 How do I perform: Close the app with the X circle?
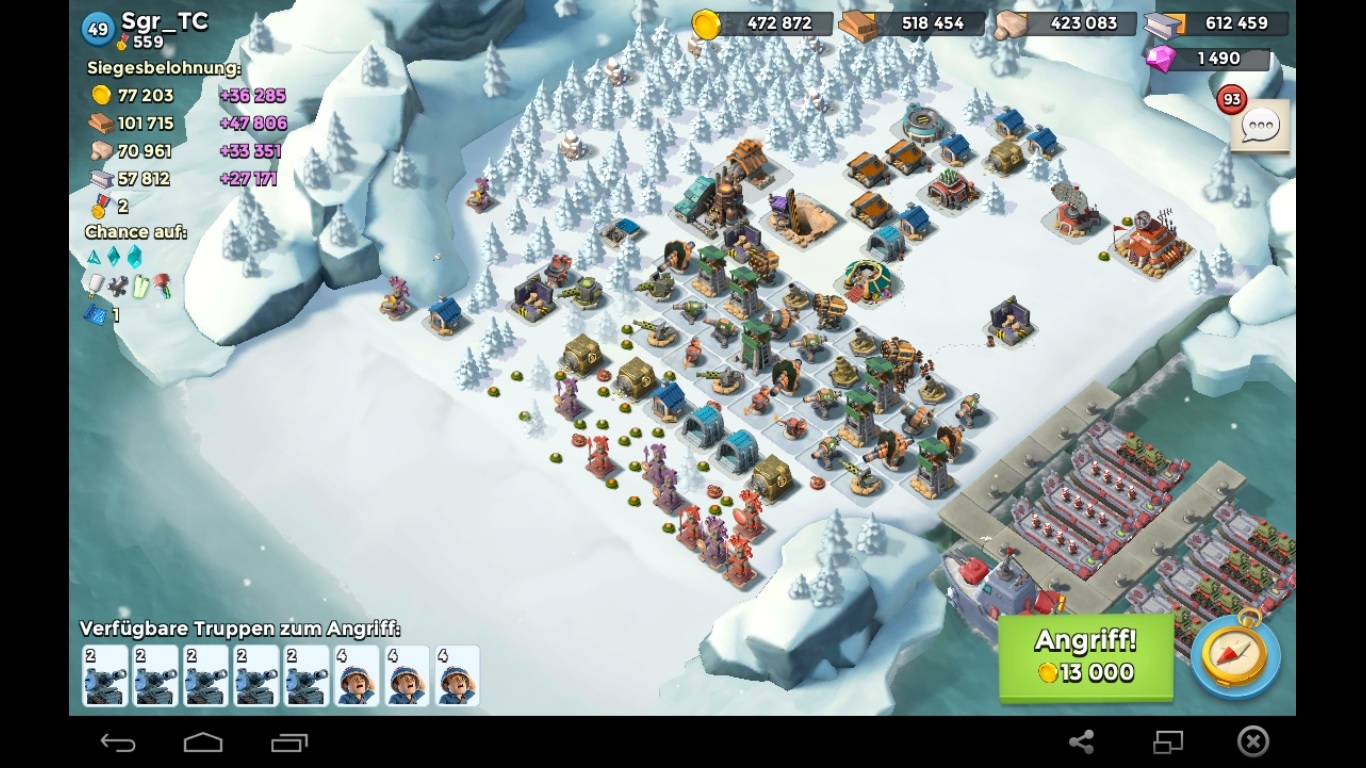(1253, 741)
